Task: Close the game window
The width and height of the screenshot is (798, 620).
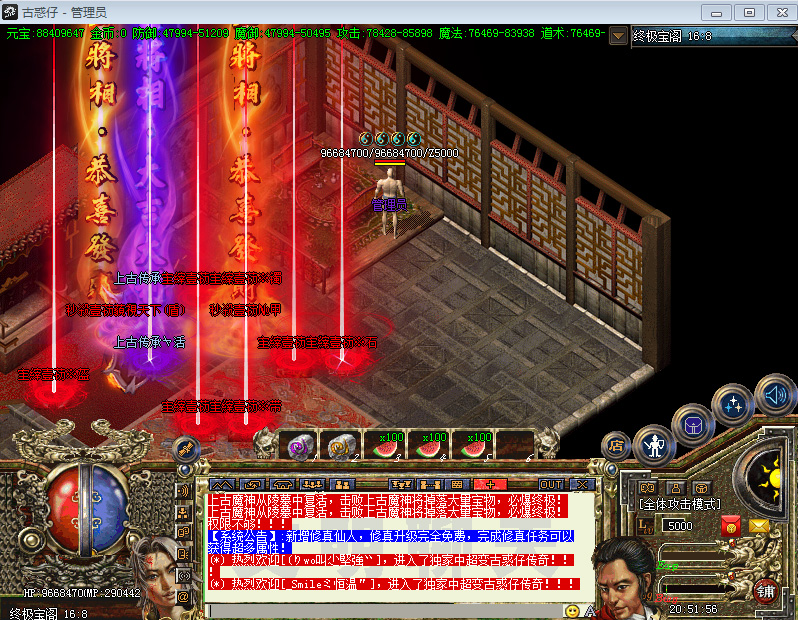Action: click(x=779, y=12)
